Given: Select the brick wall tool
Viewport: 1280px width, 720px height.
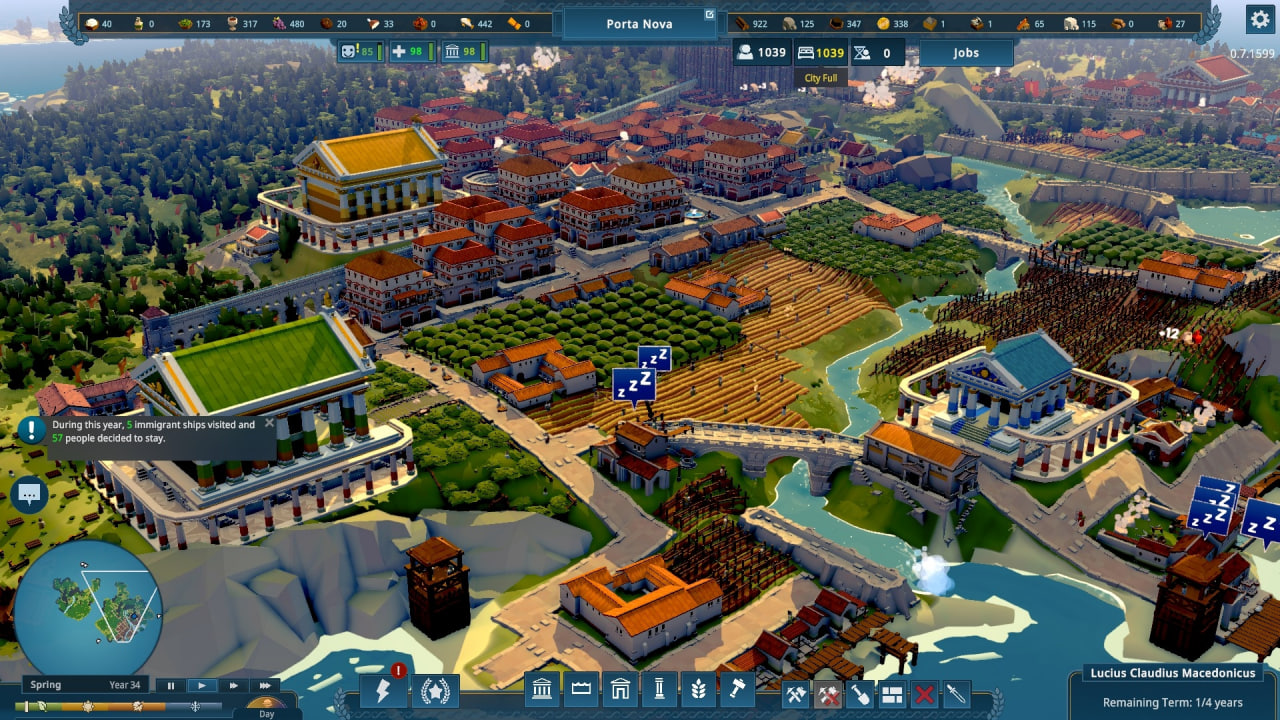Looking at the screenshot, I should 892,693.
